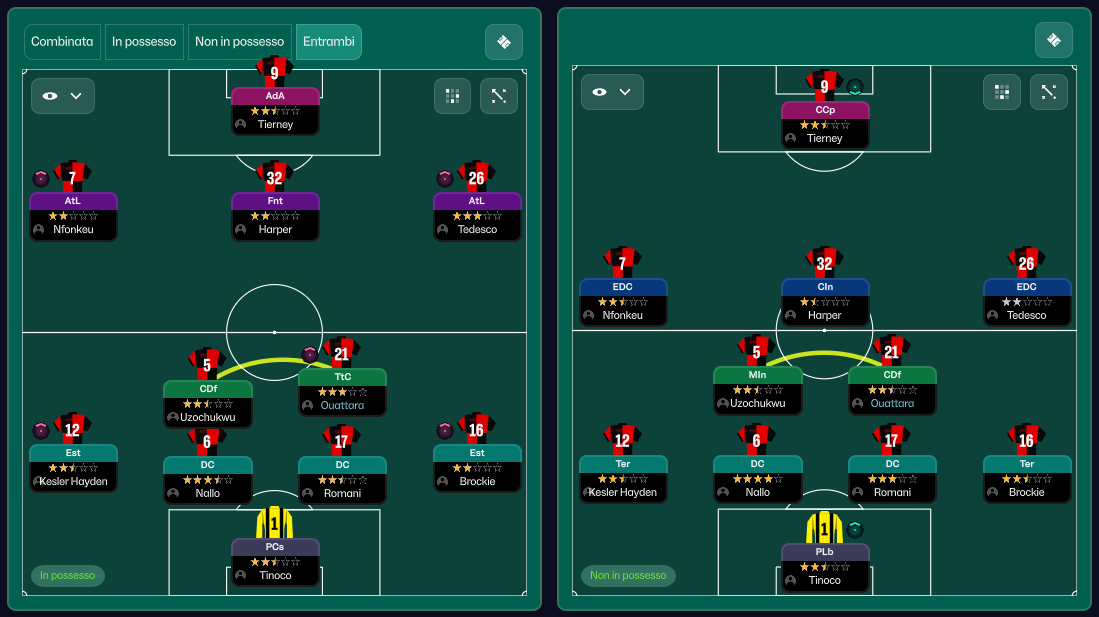This screenshot has width=1099, height=617.
Task: Switch to the Combinata tab
Action: tap(62, 42)
